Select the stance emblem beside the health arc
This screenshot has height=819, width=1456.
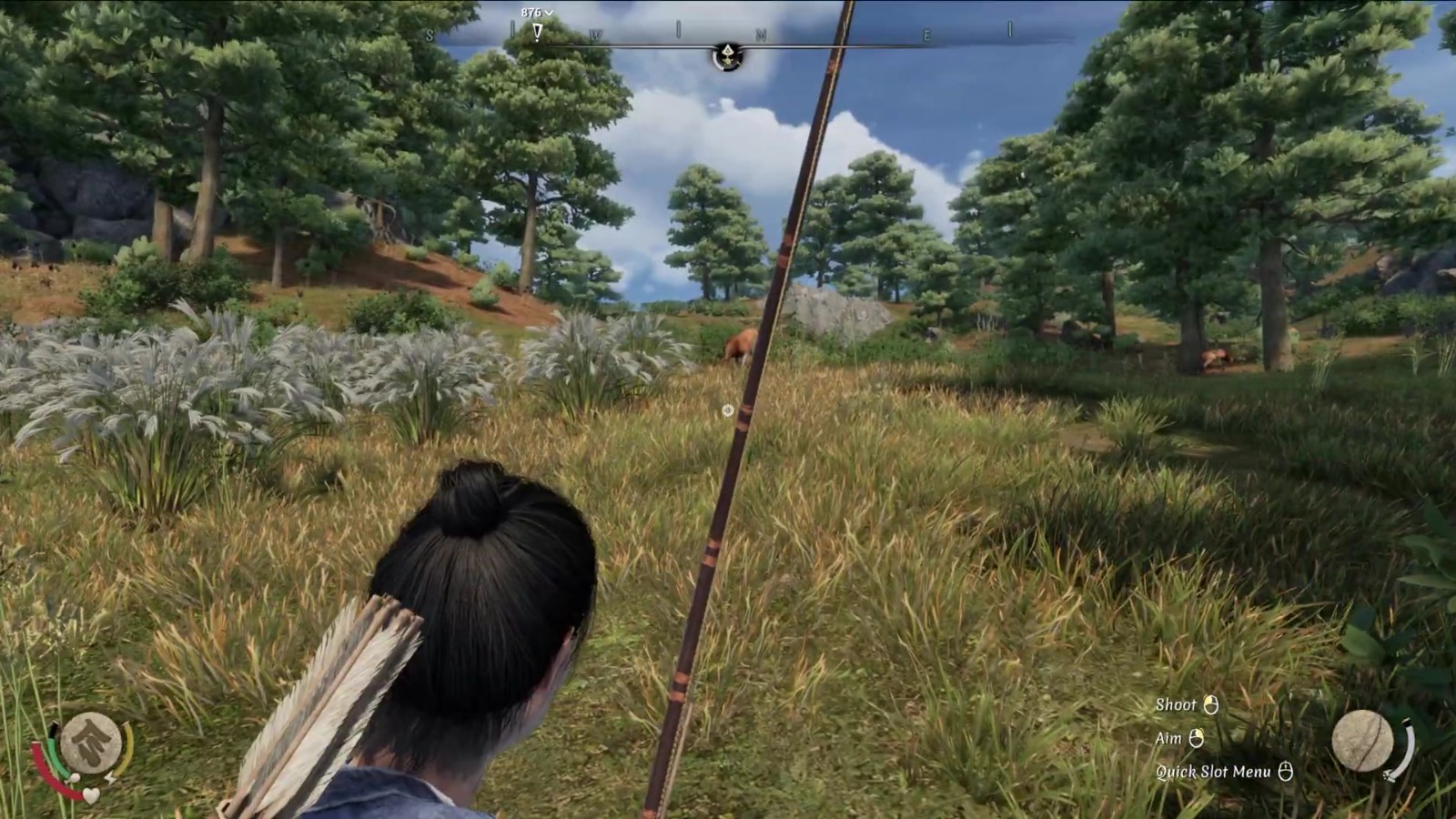(x=90, y=743)
